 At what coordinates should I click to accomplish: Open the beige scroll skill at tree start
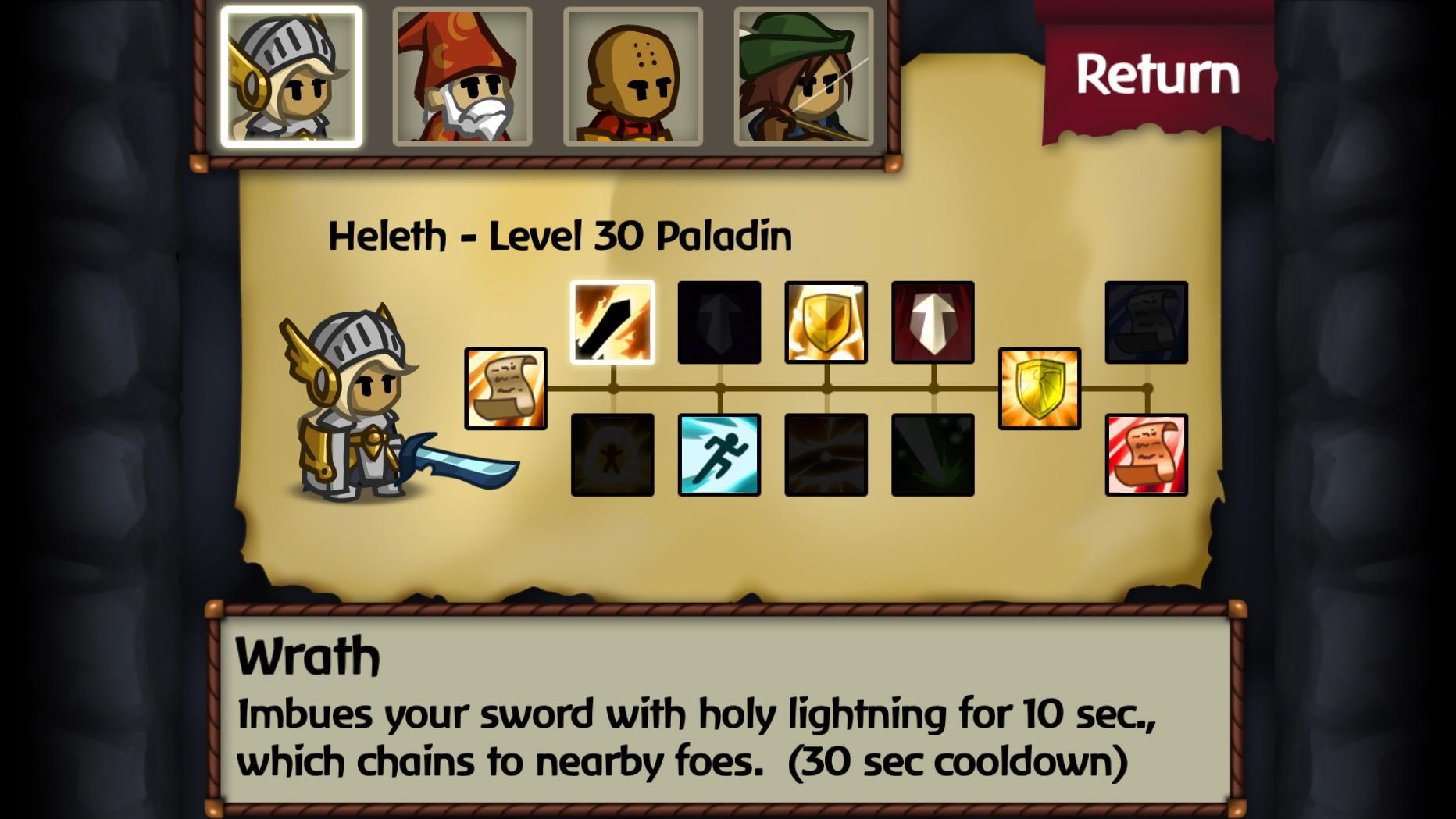[504, 388]
